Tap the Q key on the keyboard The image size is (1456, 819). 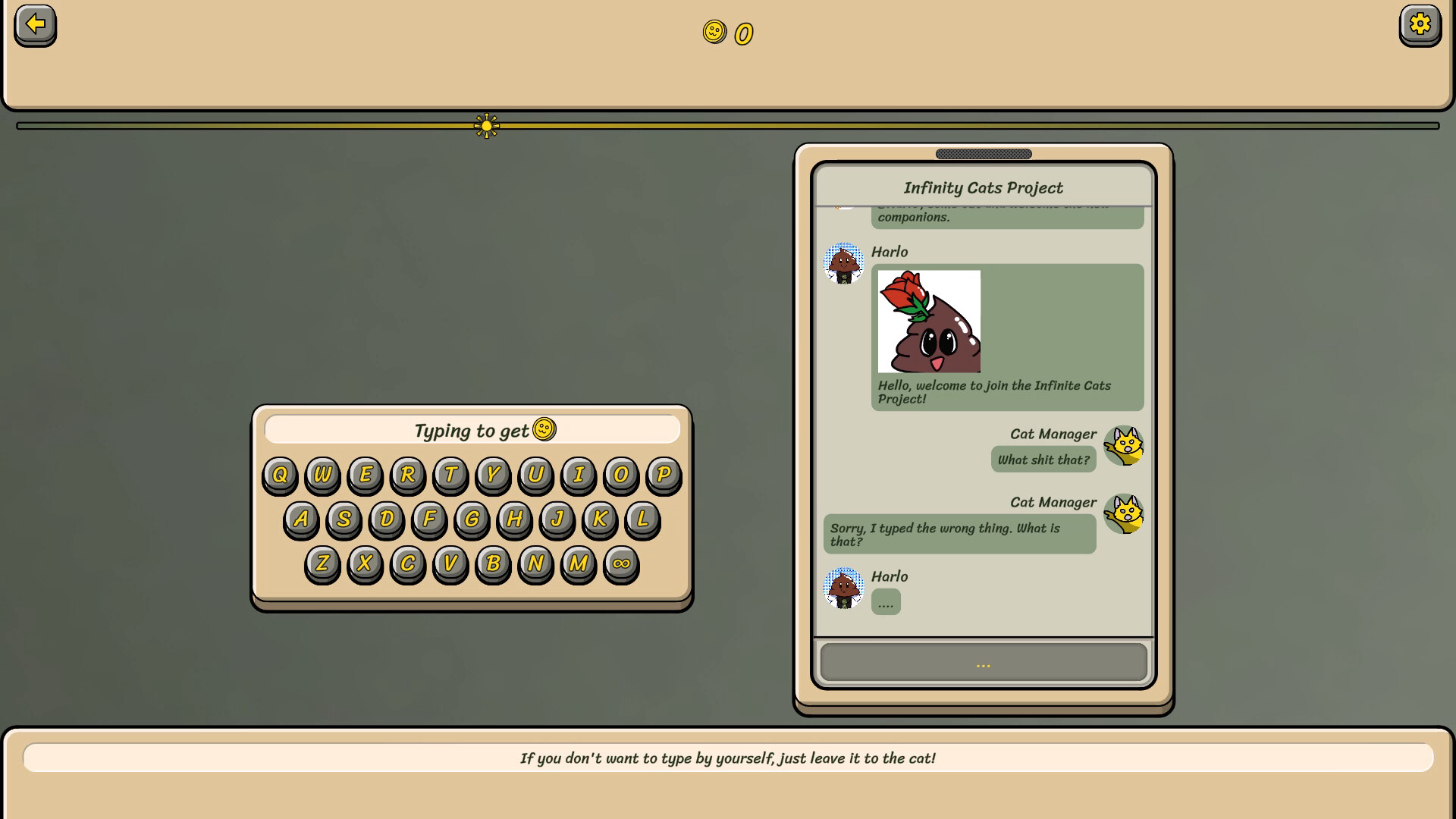coord(280,475)
